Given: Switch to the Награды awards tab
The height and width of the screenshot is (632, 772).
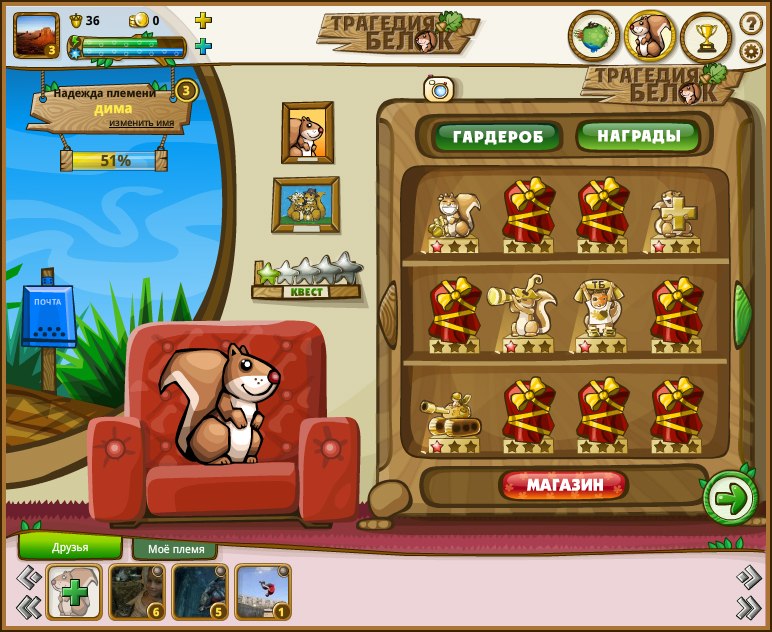Looking at the screenshot, I should point(638,136).
